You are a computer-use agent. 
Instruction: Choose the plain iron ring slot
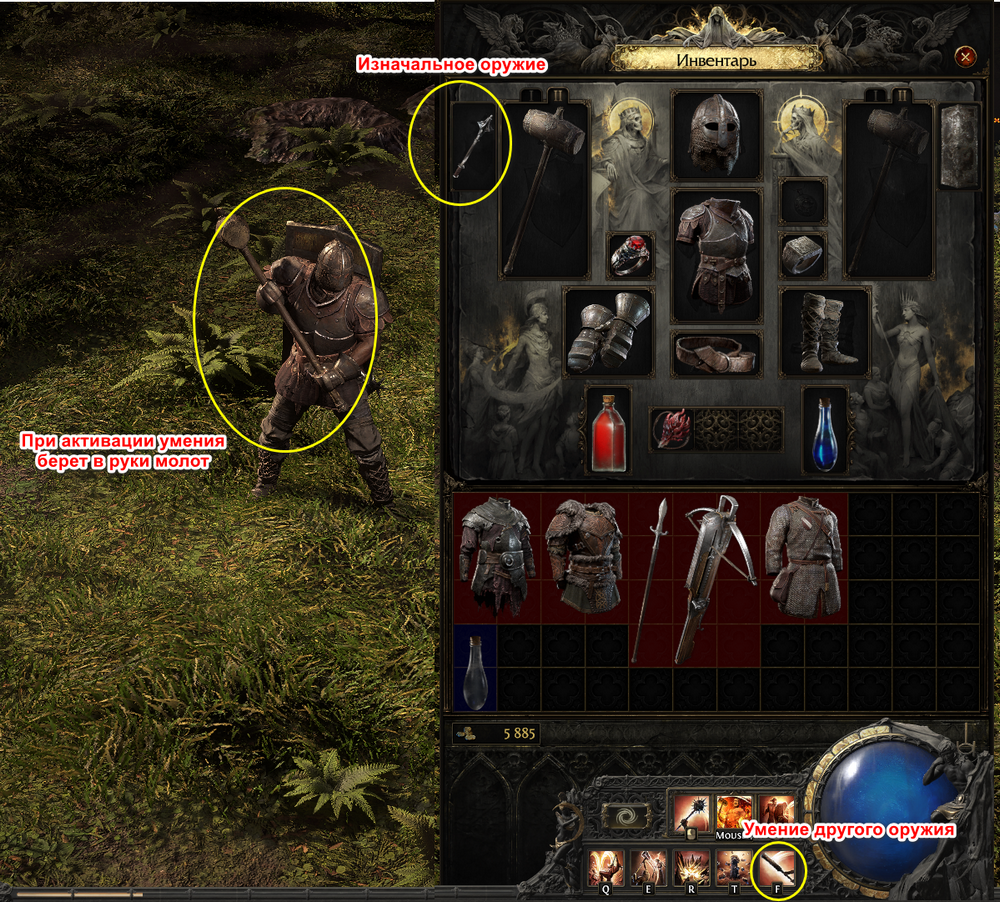coord(802,256)
